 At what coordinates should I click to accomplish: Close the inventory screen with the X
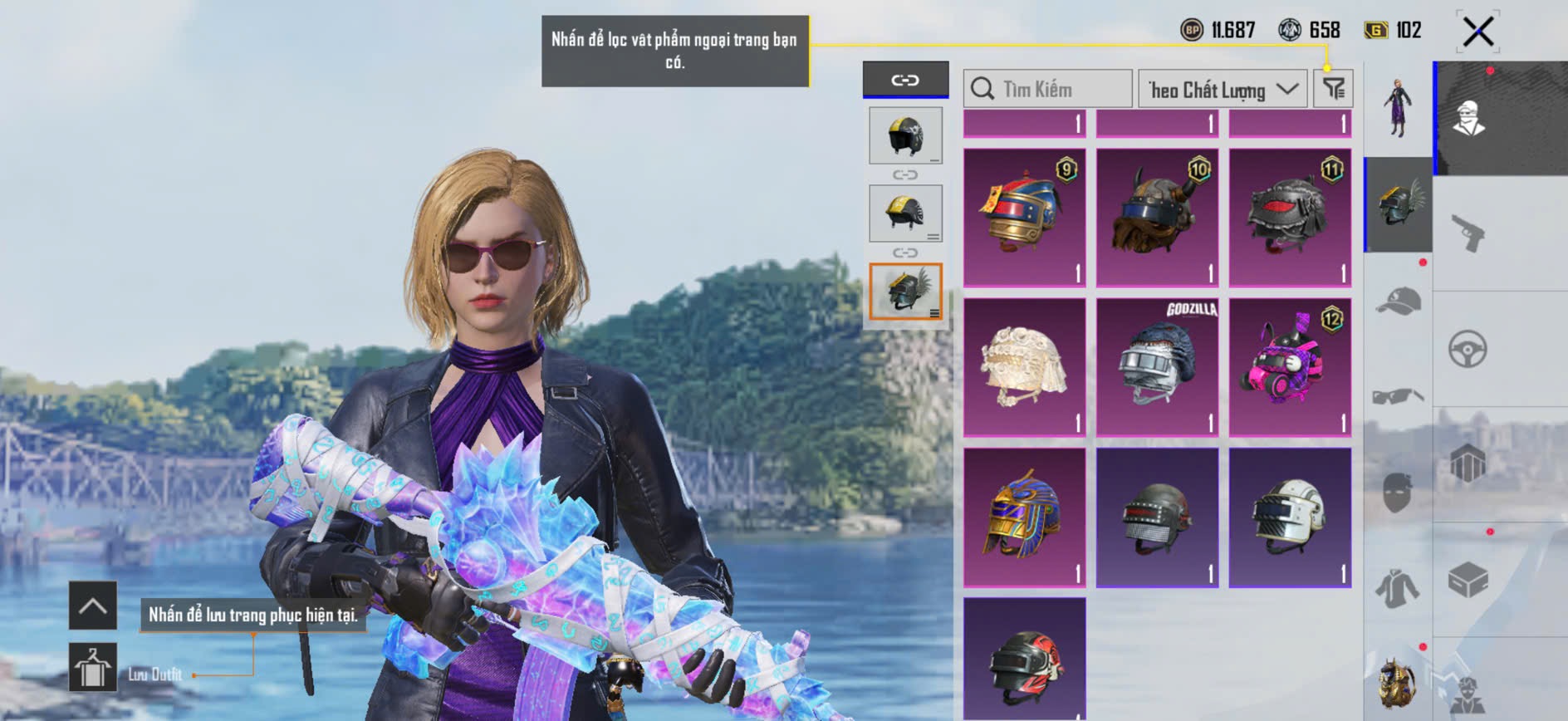point(1477,32)
